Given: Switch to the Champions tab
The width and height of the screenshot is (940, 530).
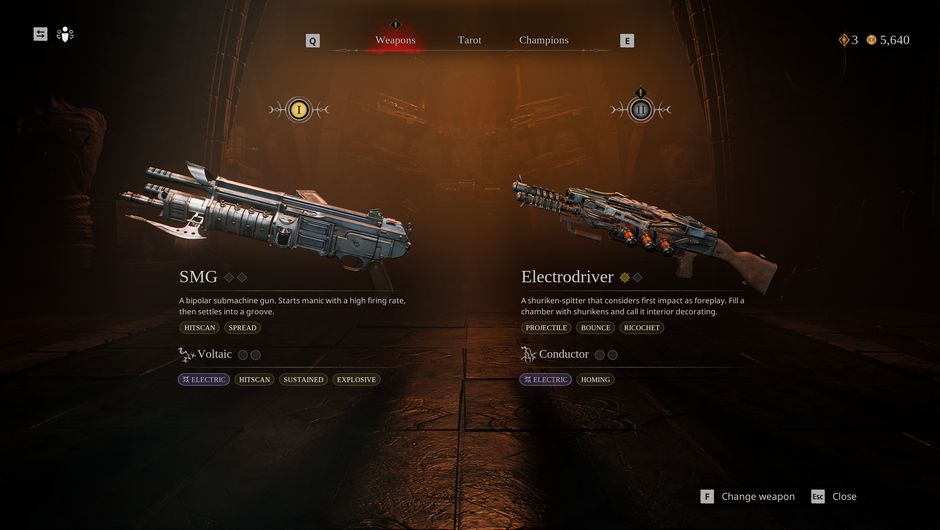Looking at the screenshot, I should pos(543,40).
